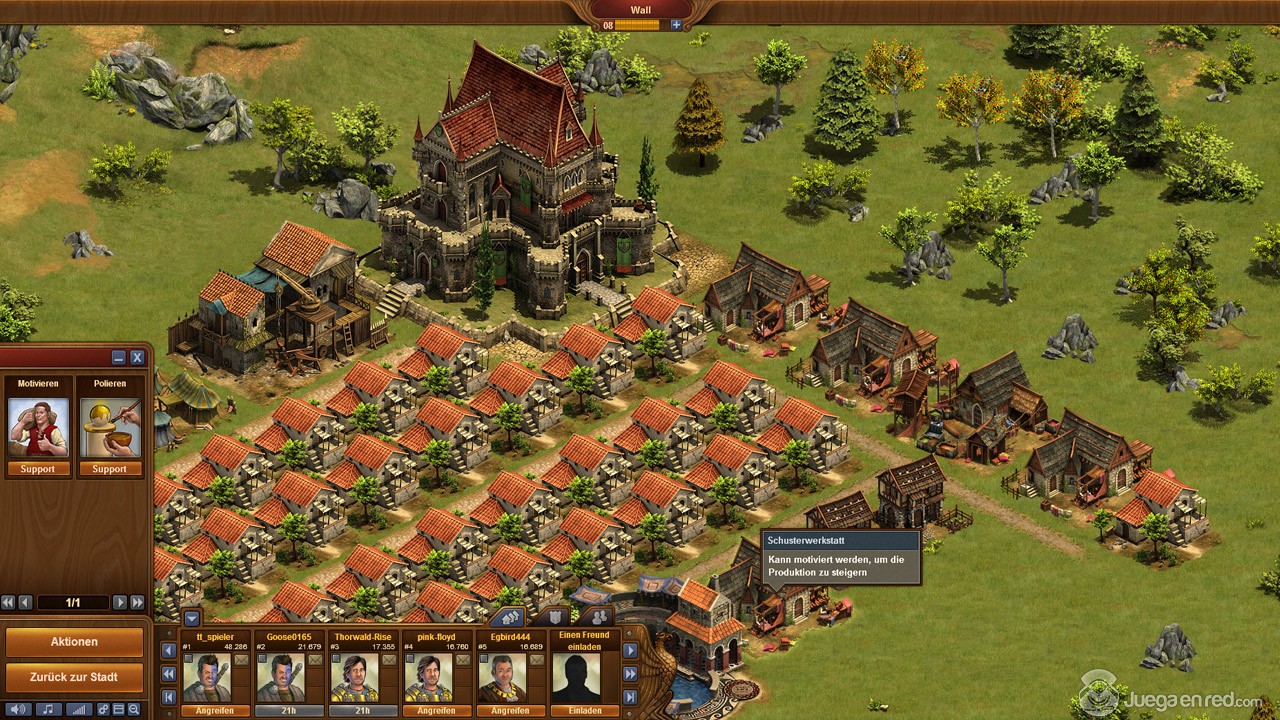This screenshot has height=720, width=1280.
Task: Zoom out with magnifier icon
Action: point(133,709)
